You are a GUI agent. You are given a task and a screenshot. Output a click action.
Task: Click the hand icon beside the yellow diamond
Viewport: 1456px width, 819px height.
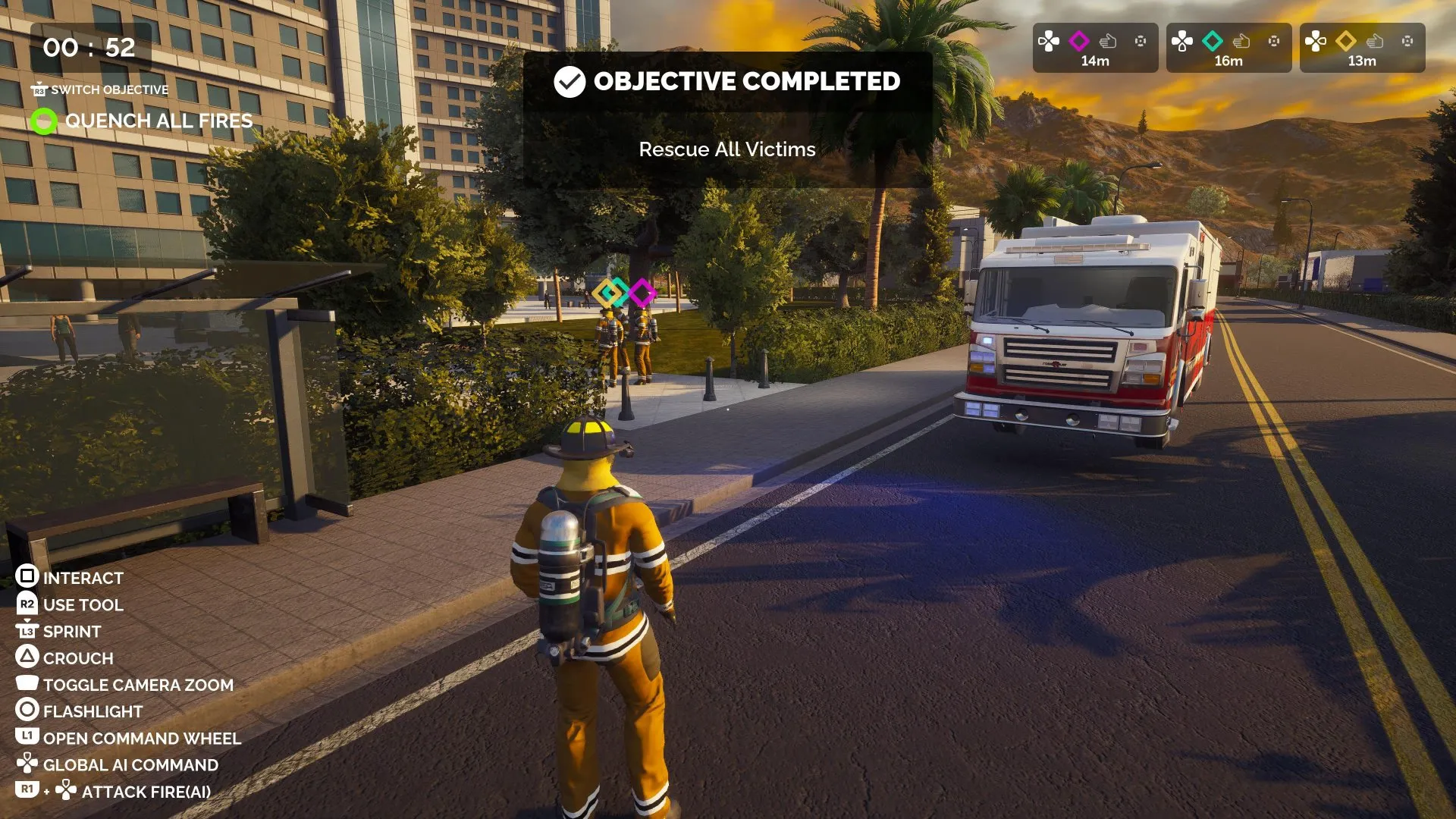pyautogui.click(x=1375, y=41)
